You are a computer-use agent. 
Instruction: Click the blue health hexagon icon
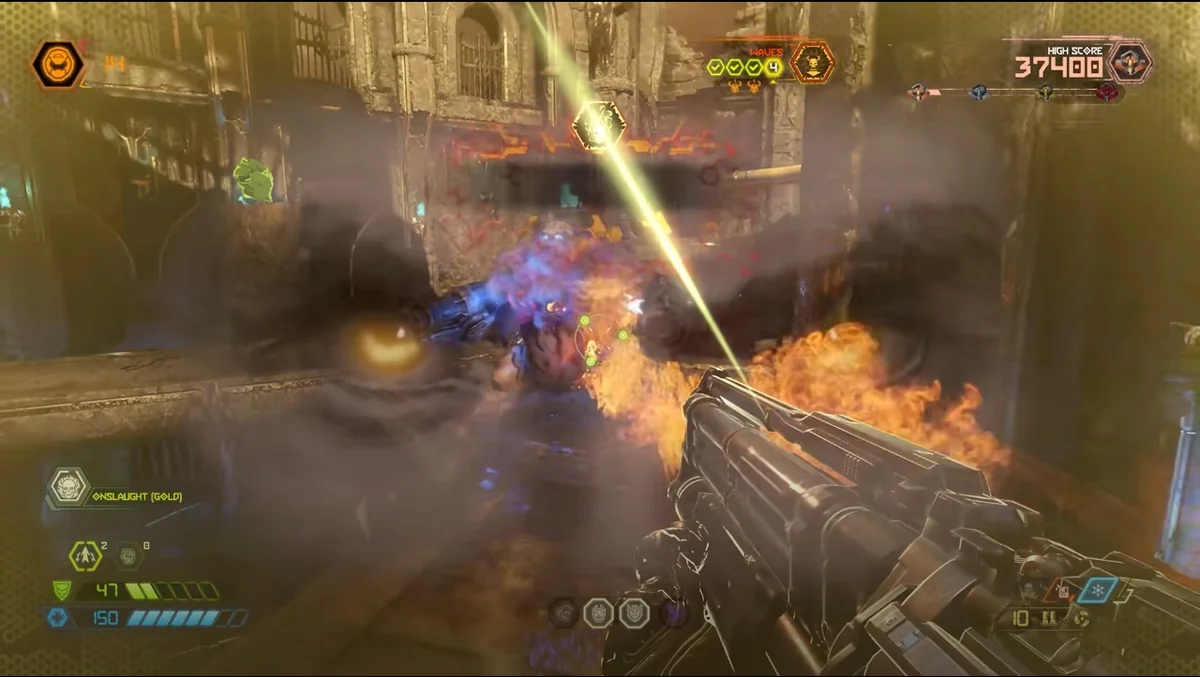pos(58,617)
